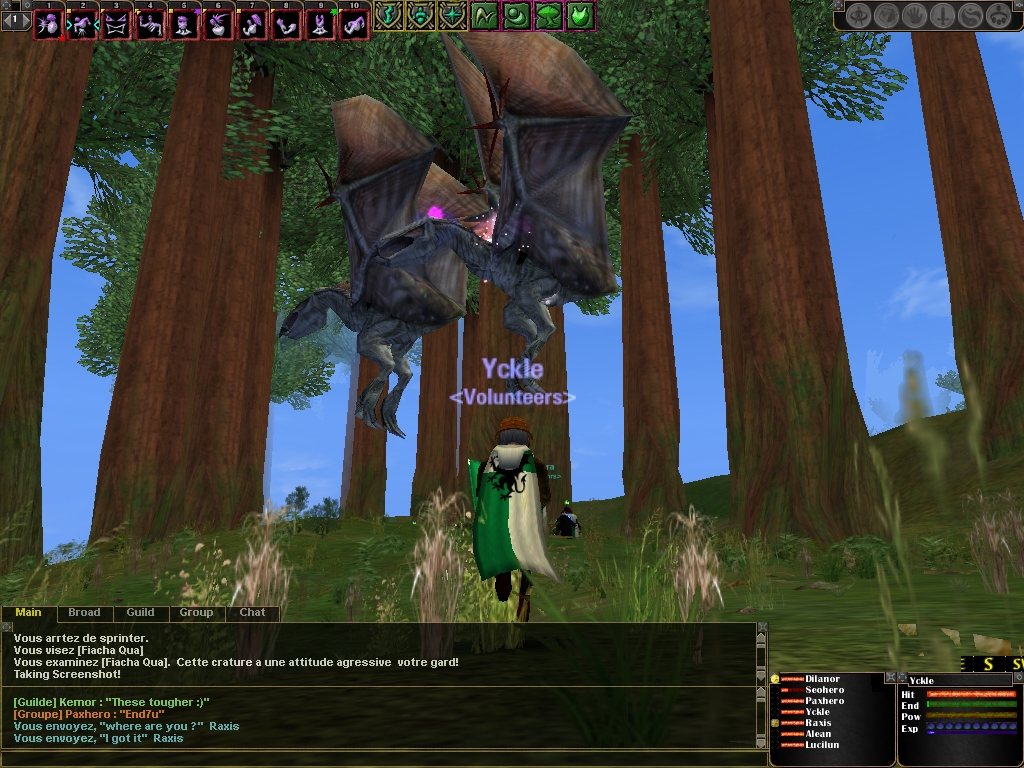Choose Raxis in the group list
Image resolution: width=1024 pixels, height=768 pixels.
pos(818,723)
